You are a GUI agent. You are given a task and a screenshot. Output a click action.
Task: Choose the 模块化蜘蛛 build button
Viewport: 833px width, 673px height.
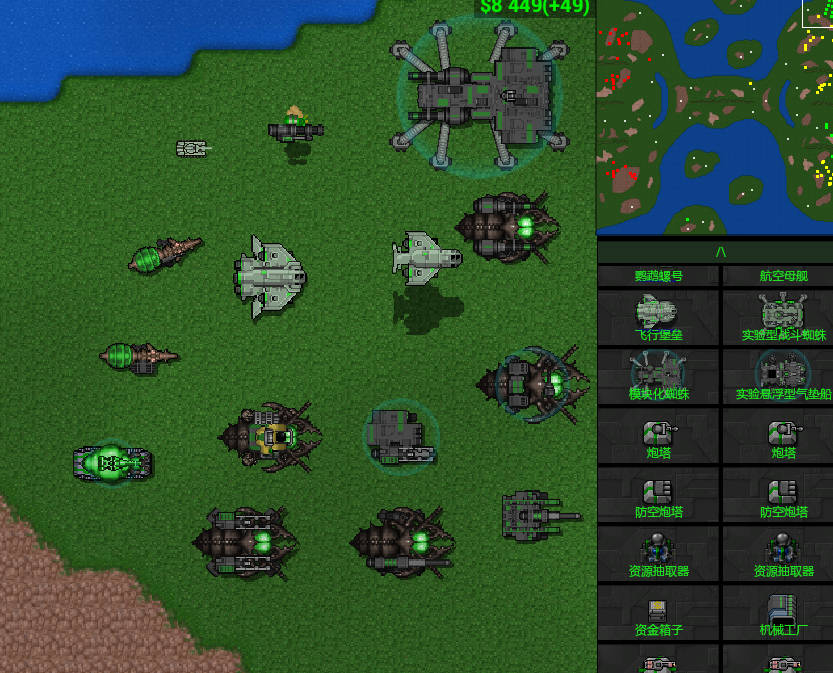658,376
